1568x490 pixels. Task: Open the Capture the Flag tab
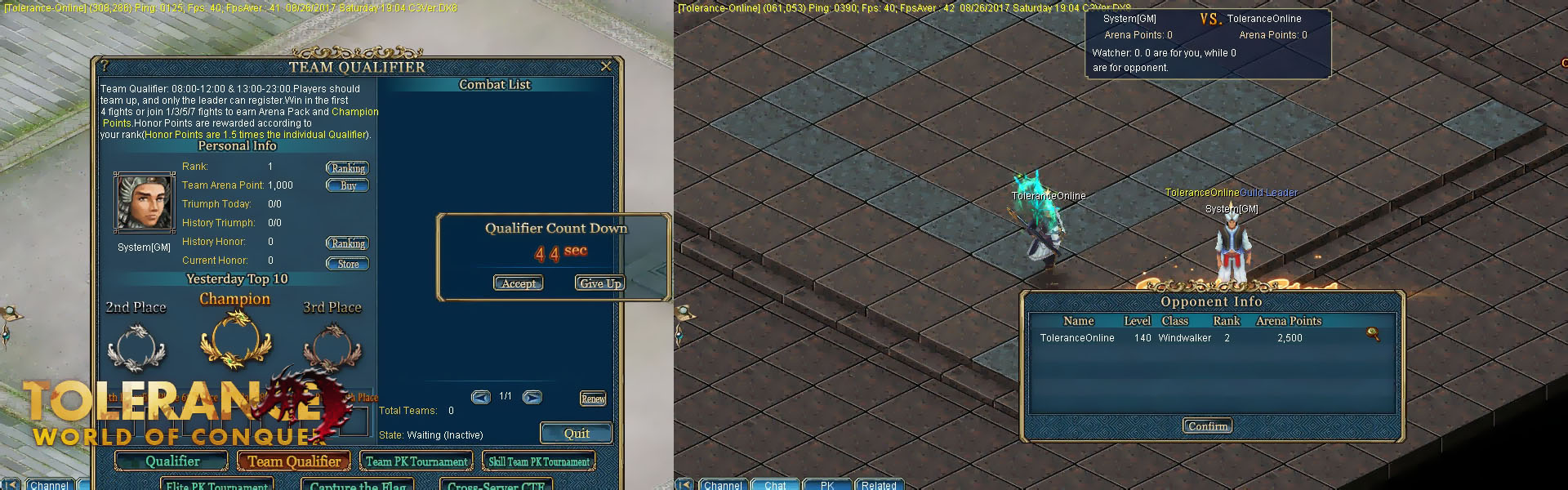coord(358,485)
